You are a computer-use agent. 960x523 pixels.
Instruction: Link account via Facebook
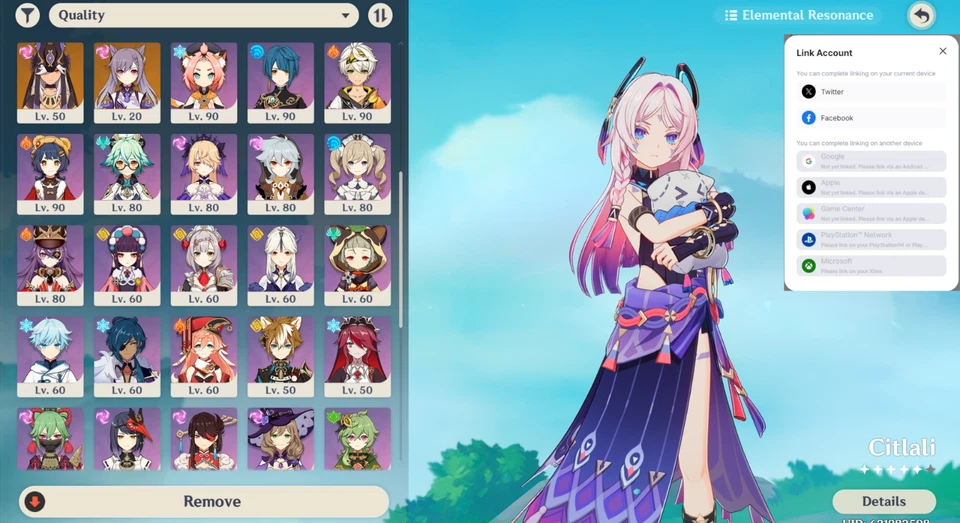coord(871,118)
